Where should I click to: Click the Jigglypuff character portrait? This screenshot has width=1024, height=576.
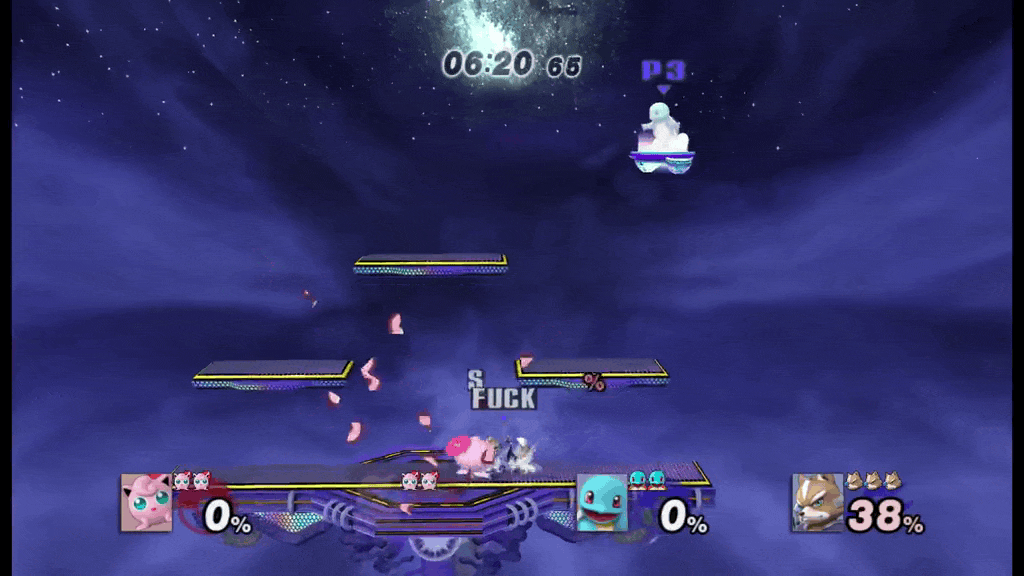tap(146, 502)
